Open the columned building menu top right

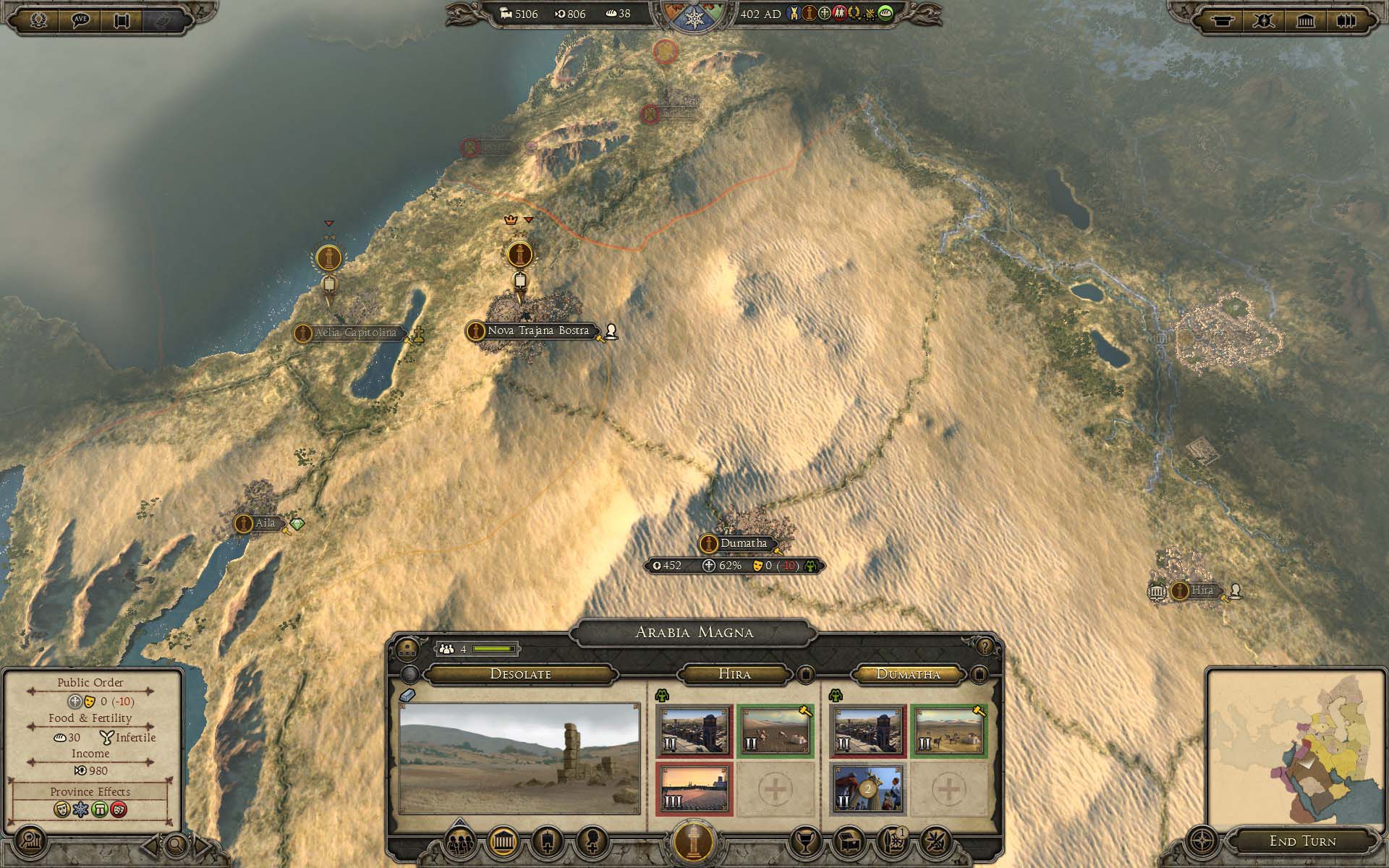tap(1306, 20)
